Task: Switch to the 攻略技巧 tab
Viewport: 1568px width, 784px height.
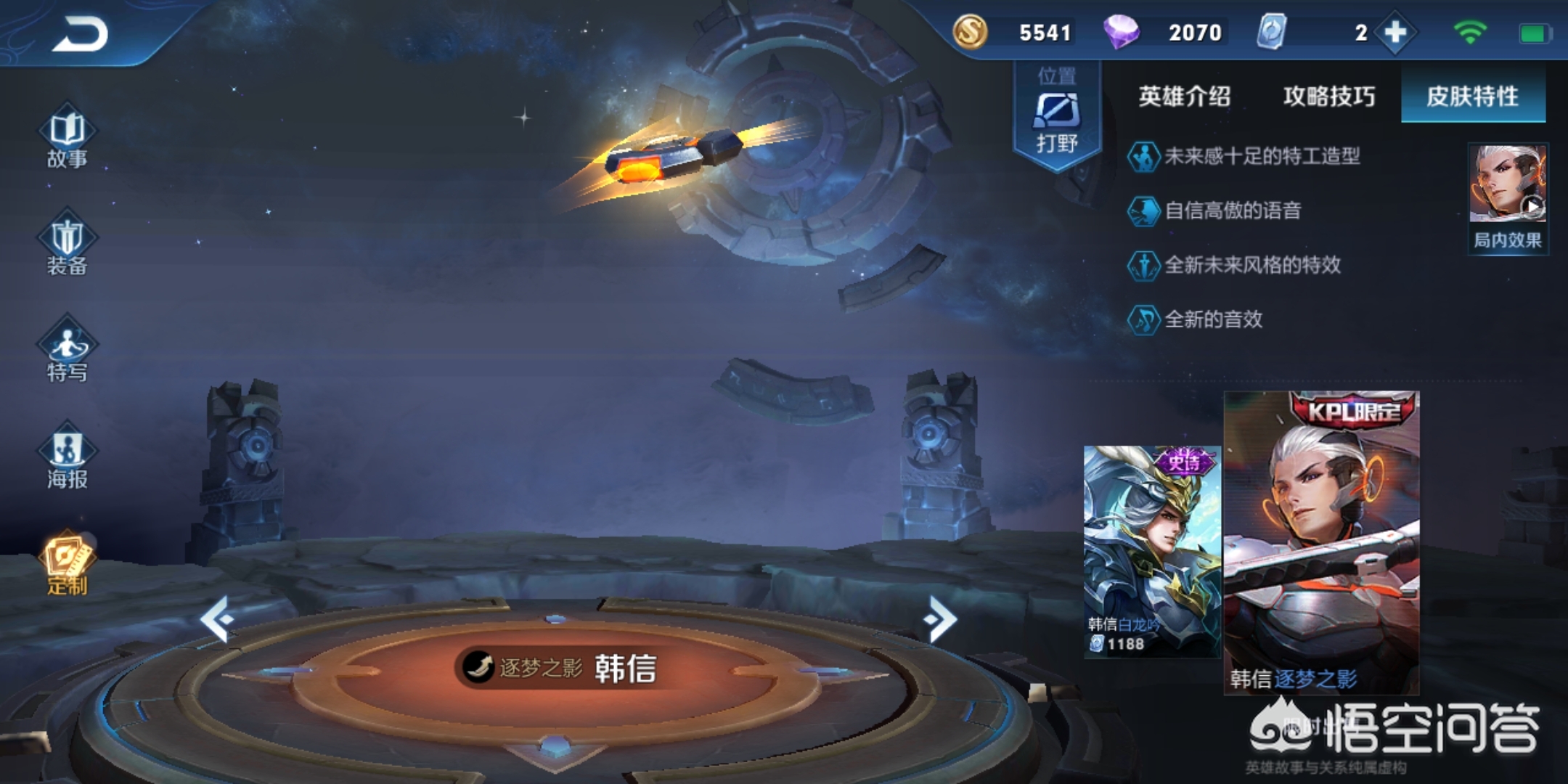Action: coord(1329,96)
